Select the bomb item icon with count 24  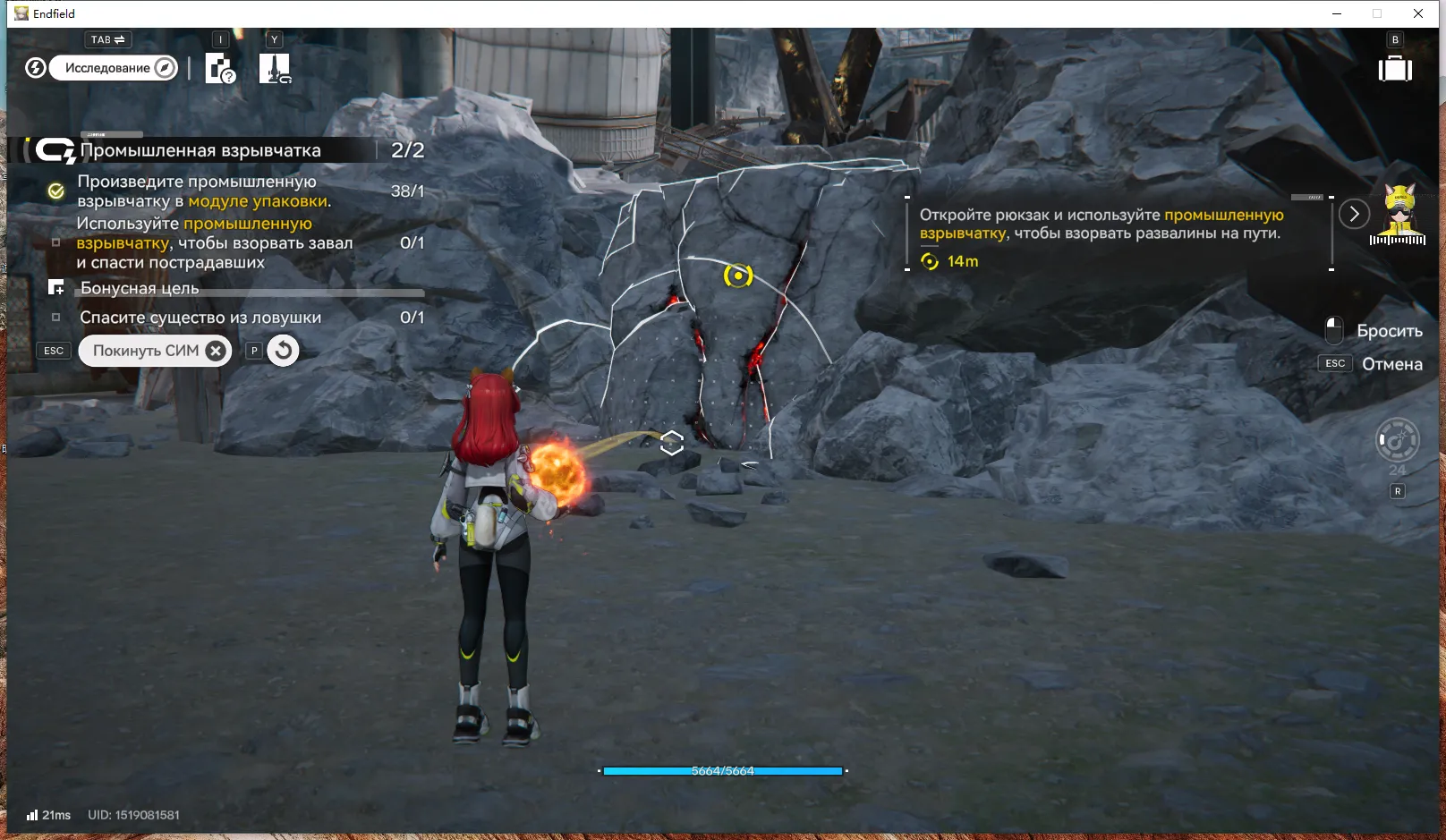(1397, 440)
